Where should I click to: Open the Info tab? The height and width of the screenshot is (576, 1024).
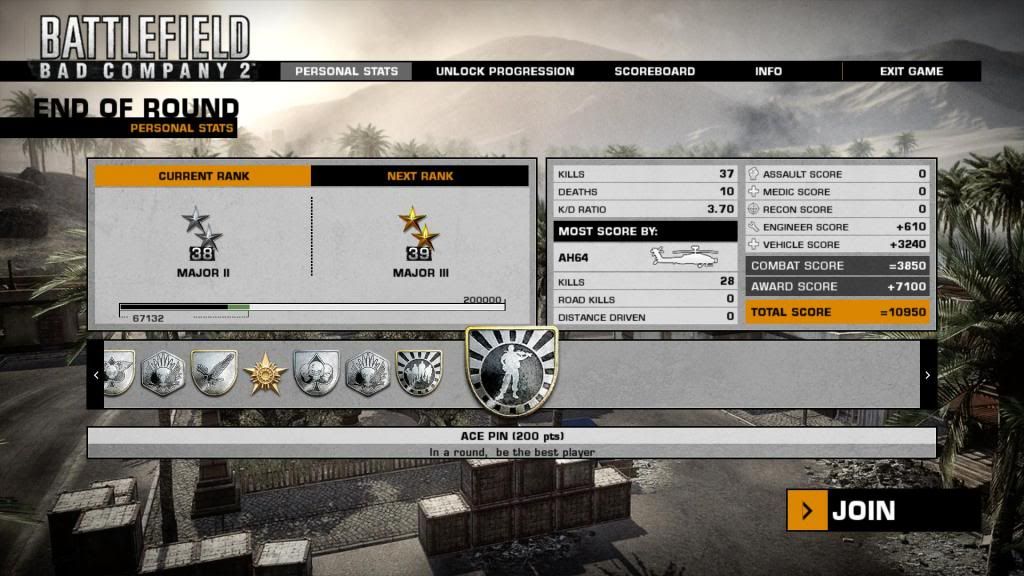coord(768,71)
